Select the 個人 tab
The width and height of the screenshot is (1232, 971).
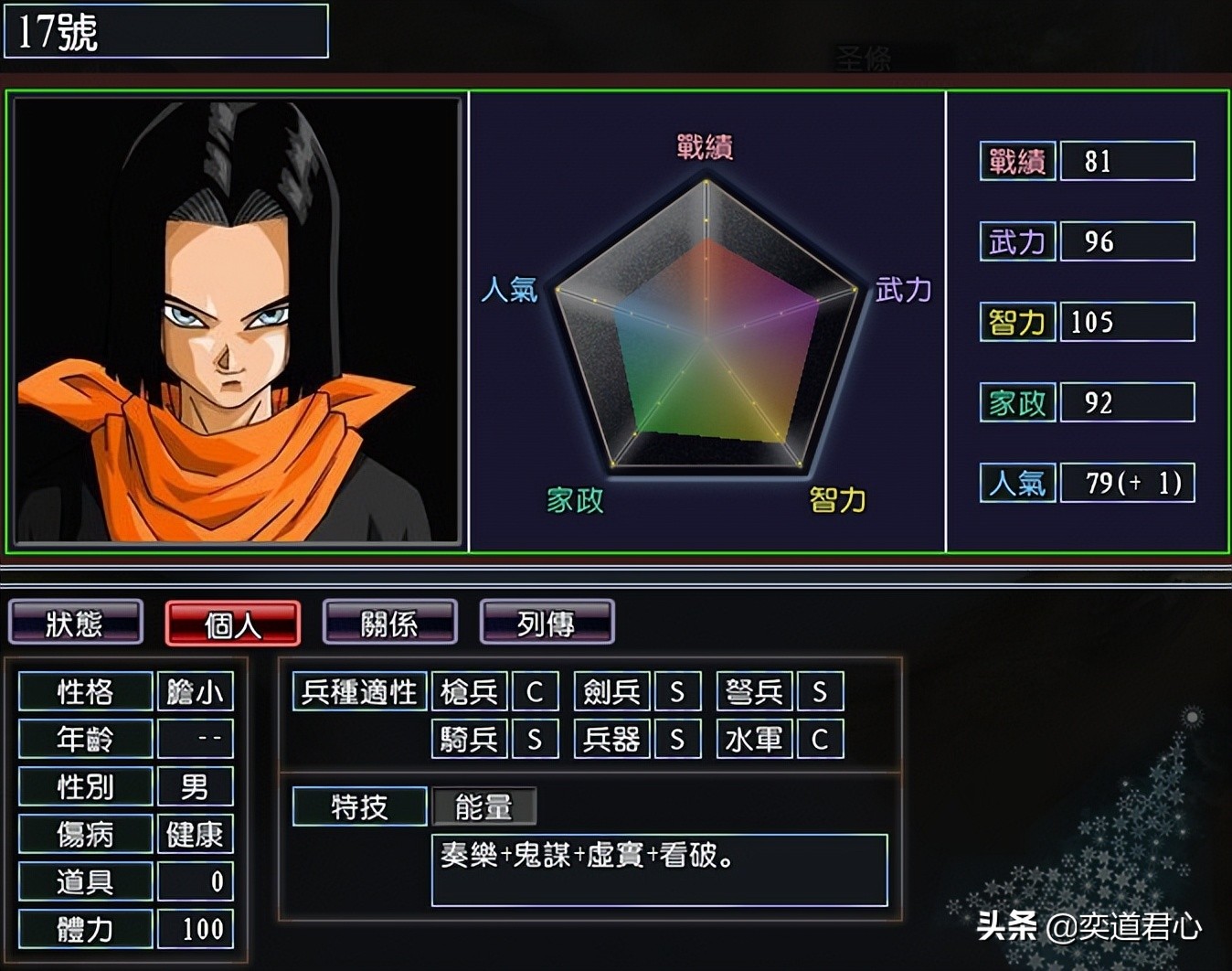[232, 624]
